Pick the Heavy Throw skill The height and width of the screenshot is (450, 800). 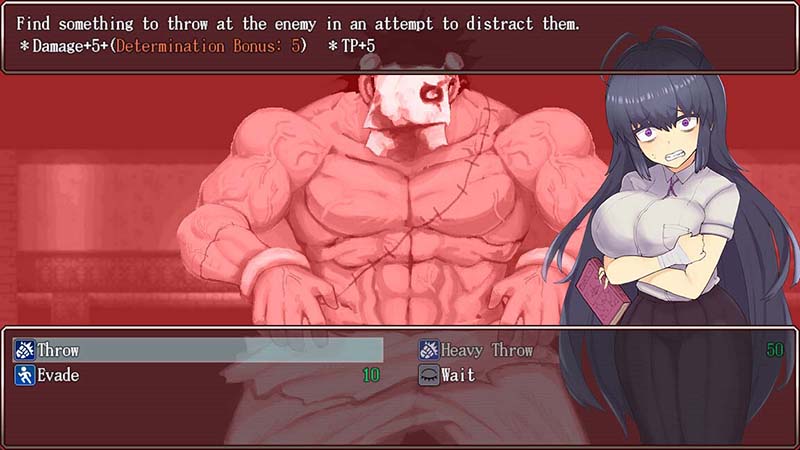click(x=486, y=350)
